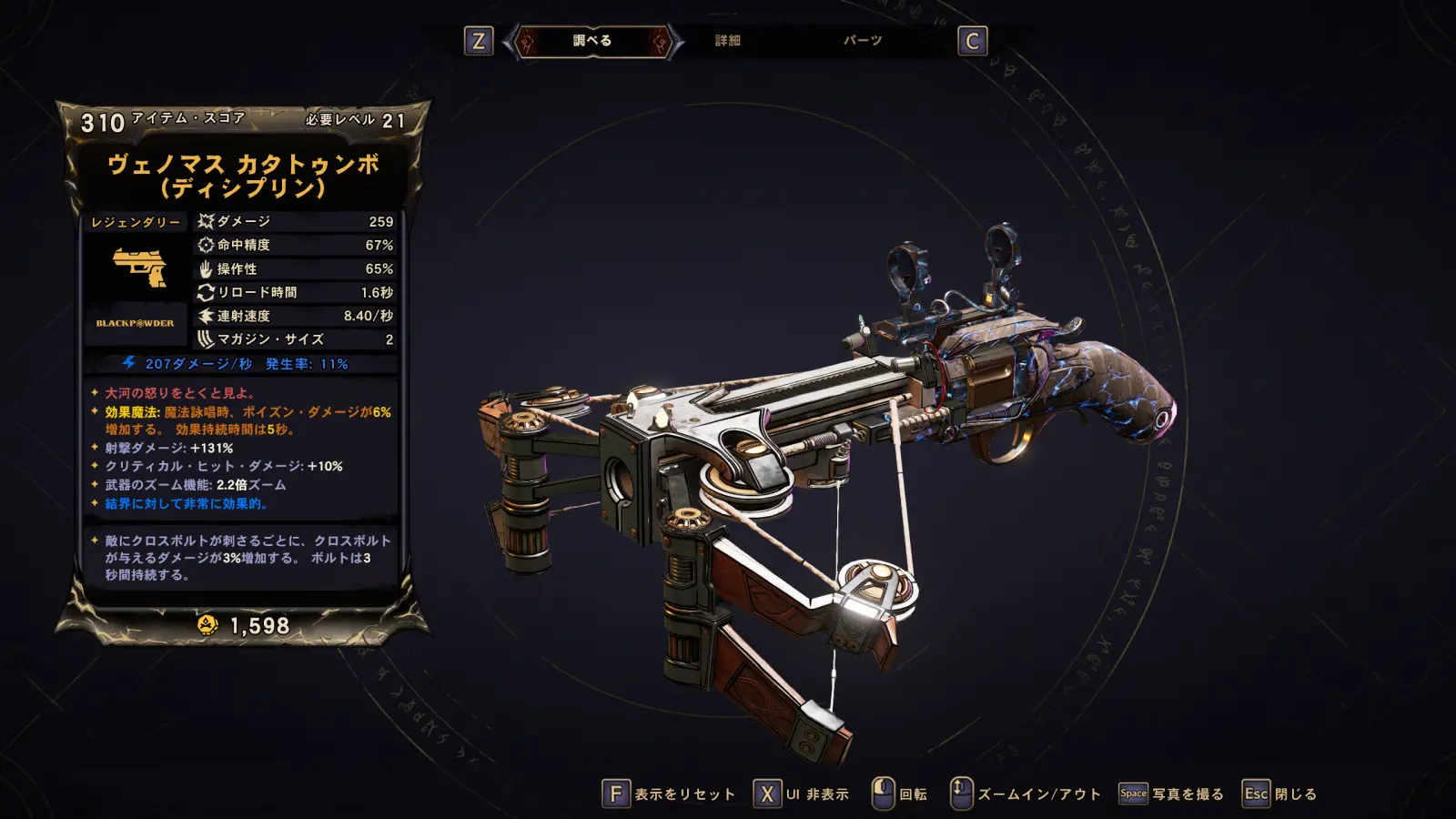This screenshot has height=819, width=1456.
Task: Switch to the 詳細 (Details) tab
Action: click(727, 41)
